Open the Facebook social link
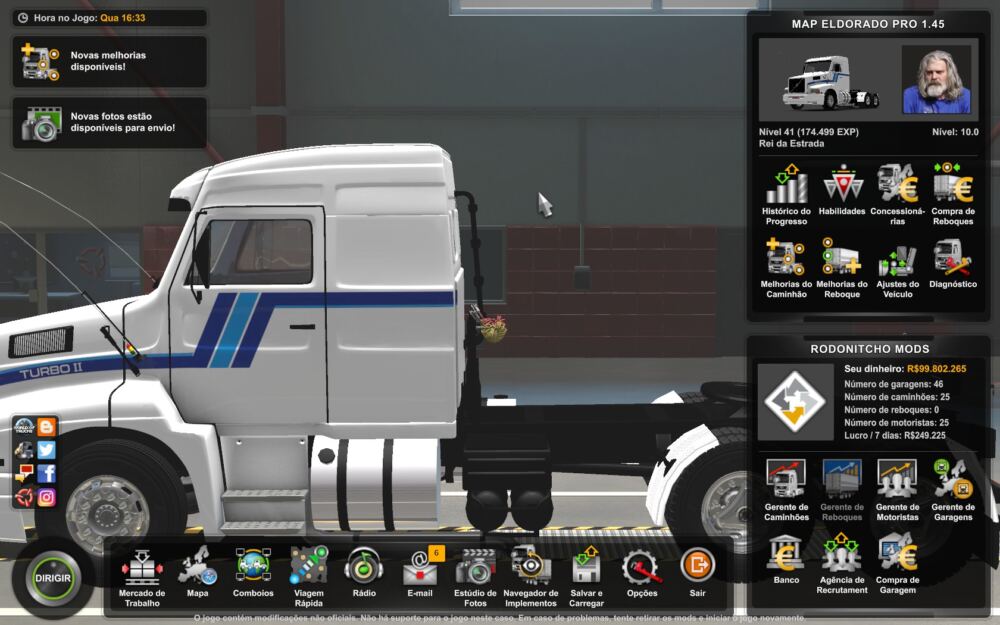The width and height of the screenshot is (1000, 625). click(46, 473)
